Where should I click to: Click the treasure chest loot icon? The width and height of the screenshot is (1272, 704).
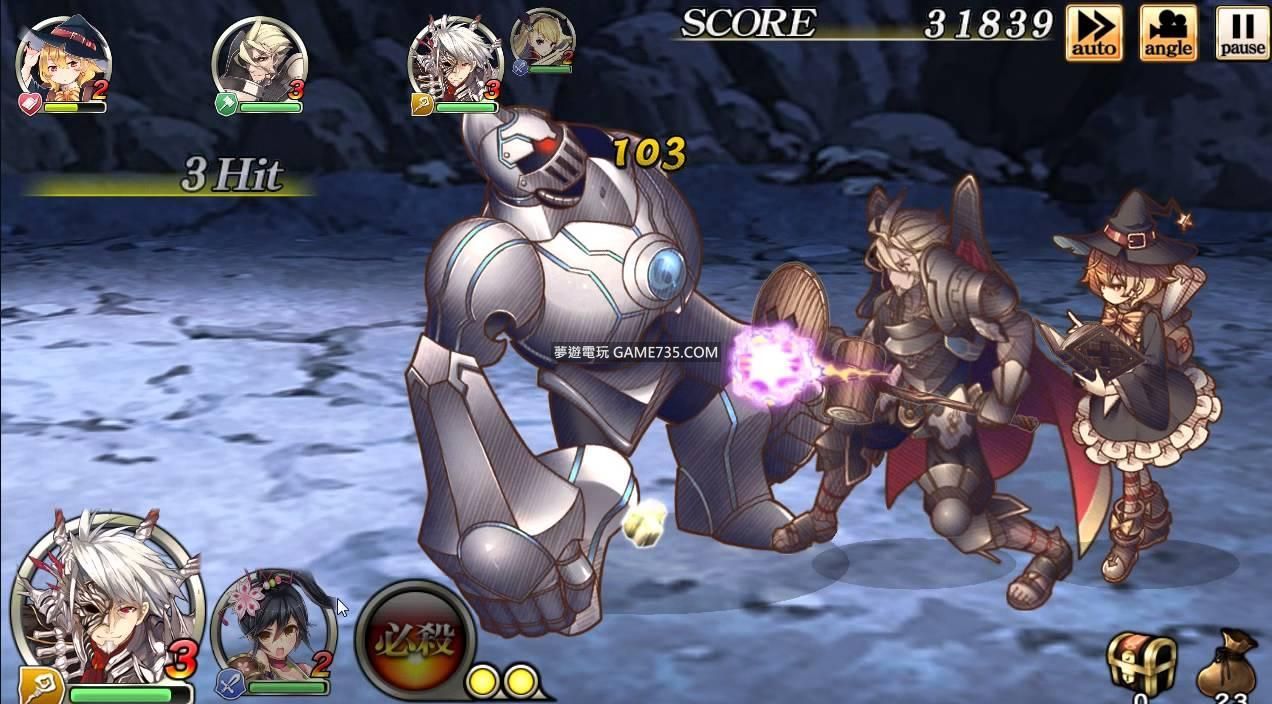tap(1141, 662)
